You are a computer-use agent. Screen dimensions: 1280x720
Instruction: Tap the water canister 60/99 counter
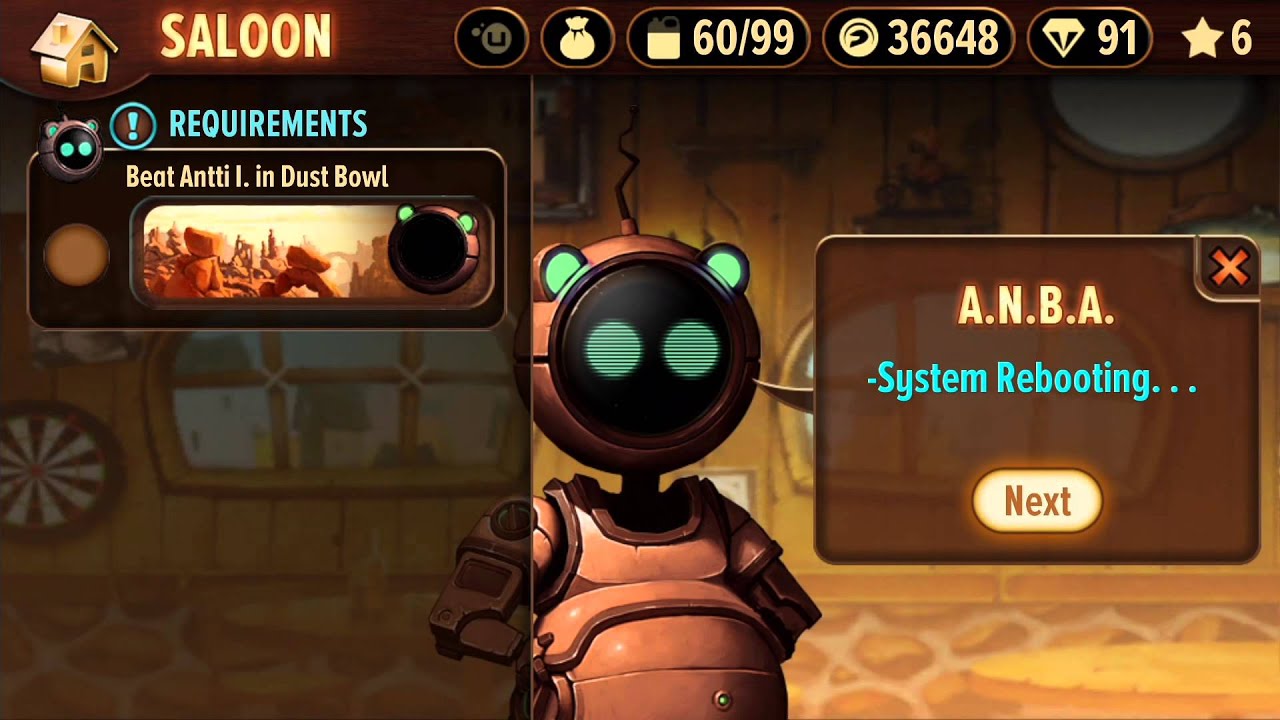pos(716,39)
